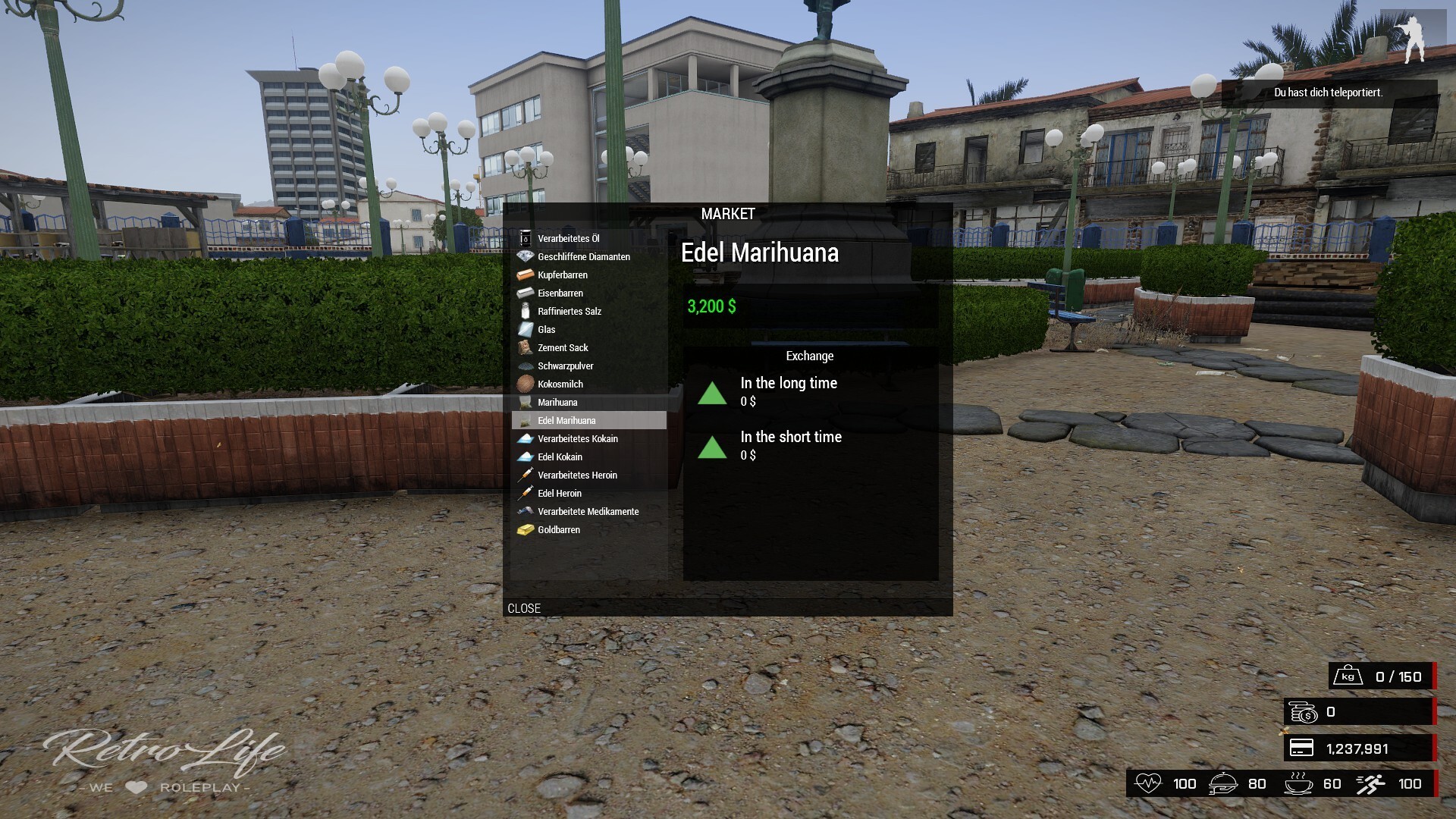Pick Eisenbarren in the market list
The image size is (1456, 819).
560,293
